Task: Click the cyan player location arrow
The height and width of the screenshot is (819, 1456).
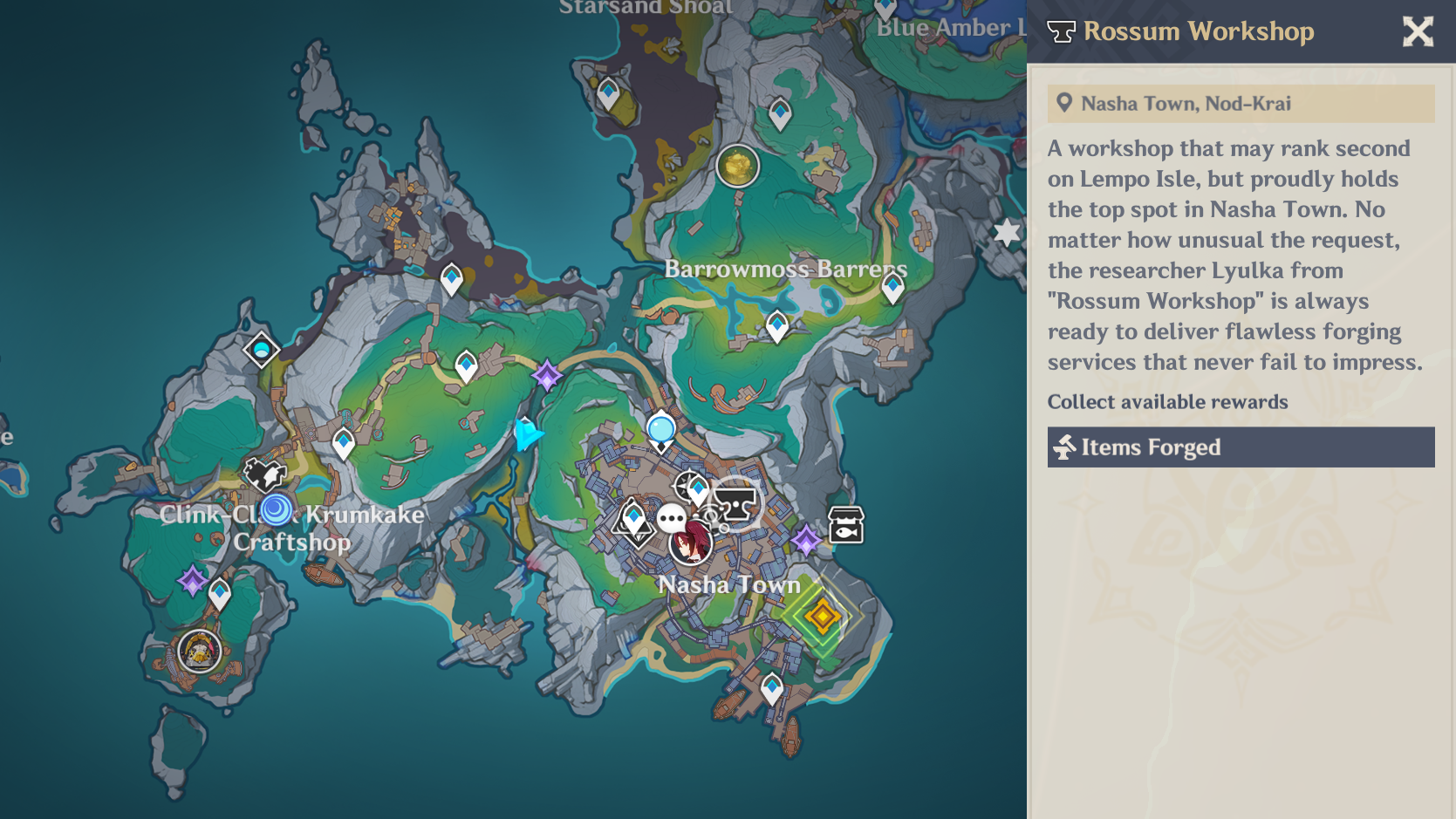Action: tap(527, 433)
